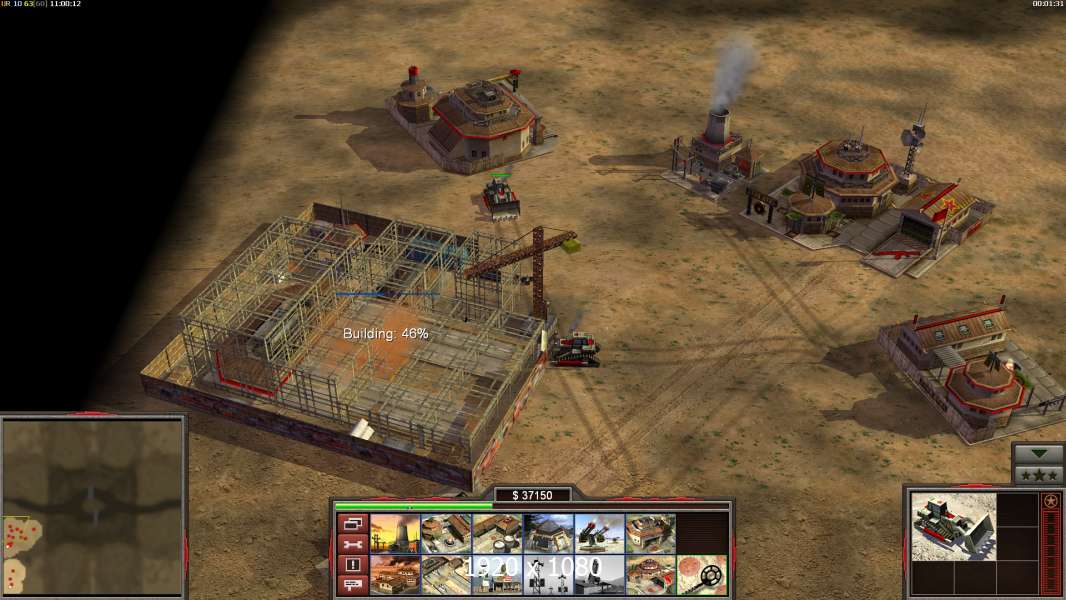The image size is (1066, 600).
Task: Choose the War Factory build icon
Action: [650, 533]
